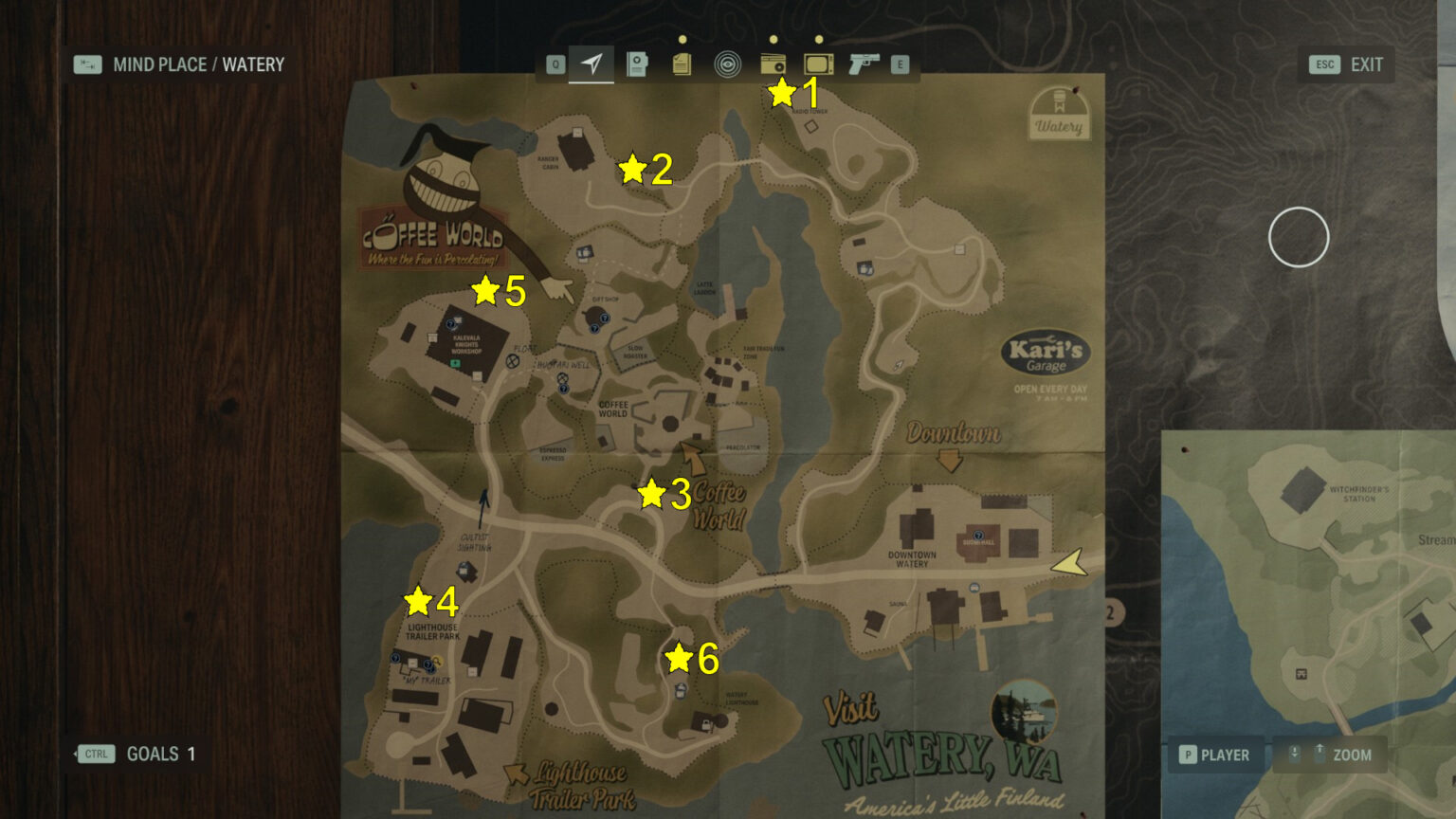Open the Case File journal icon
The width and height of the screenshot is (1456, 819).
pos(636,64)
